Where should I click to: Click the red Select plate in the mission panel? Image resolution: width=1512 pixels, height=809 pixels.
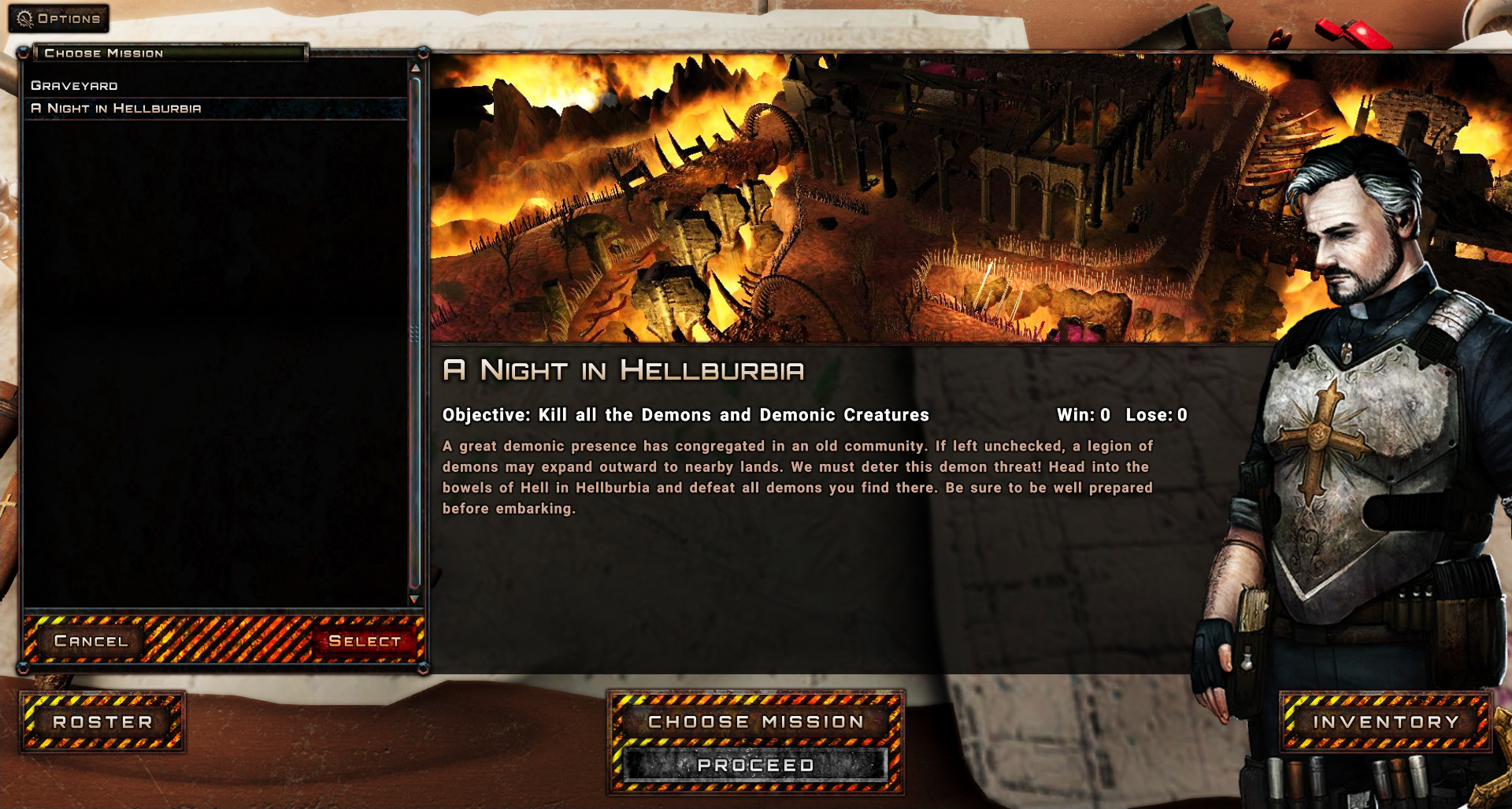[x=366, y=641]
